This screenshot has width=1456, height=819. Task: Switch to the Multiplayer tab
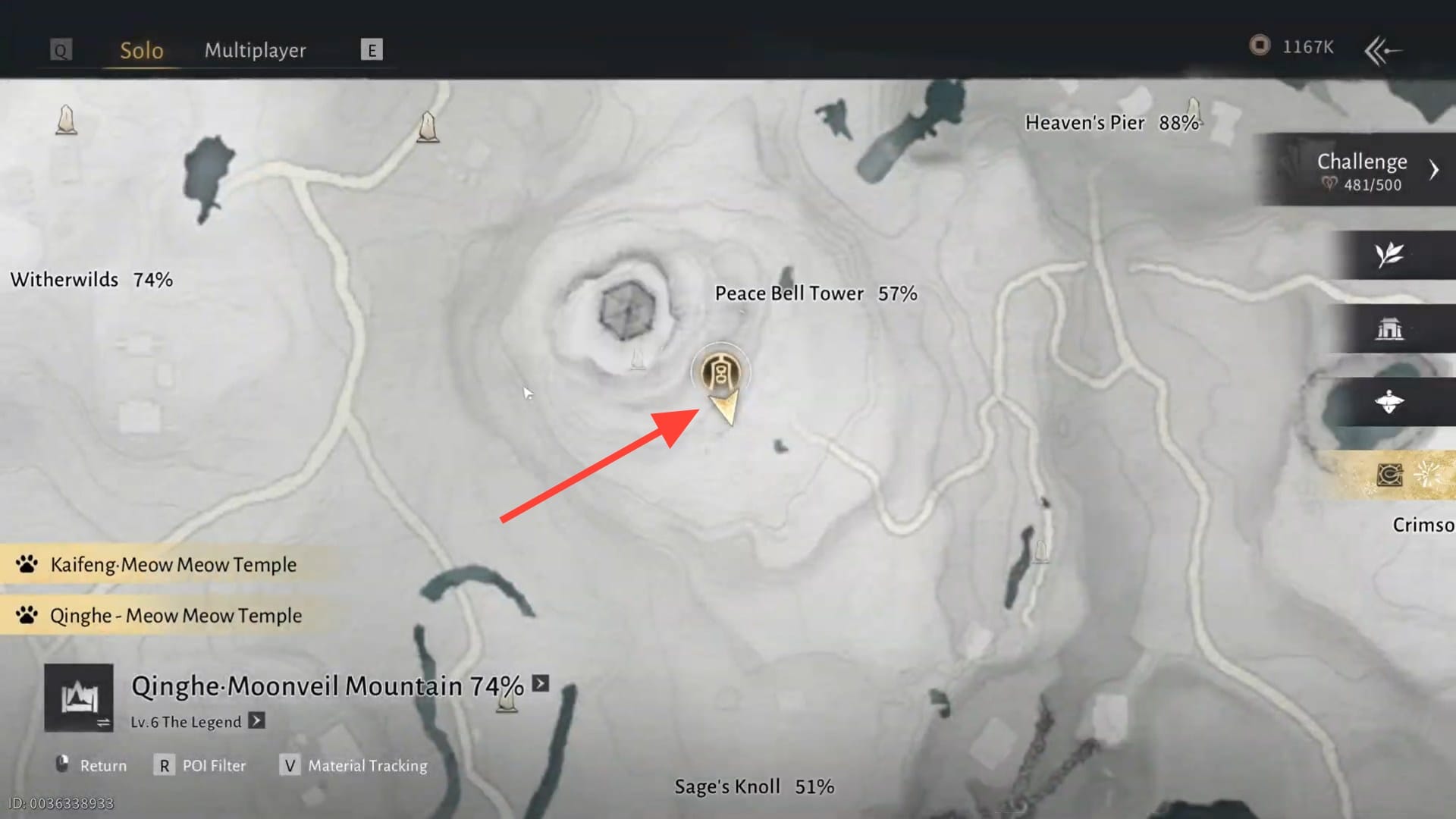[x=255, y=50]
